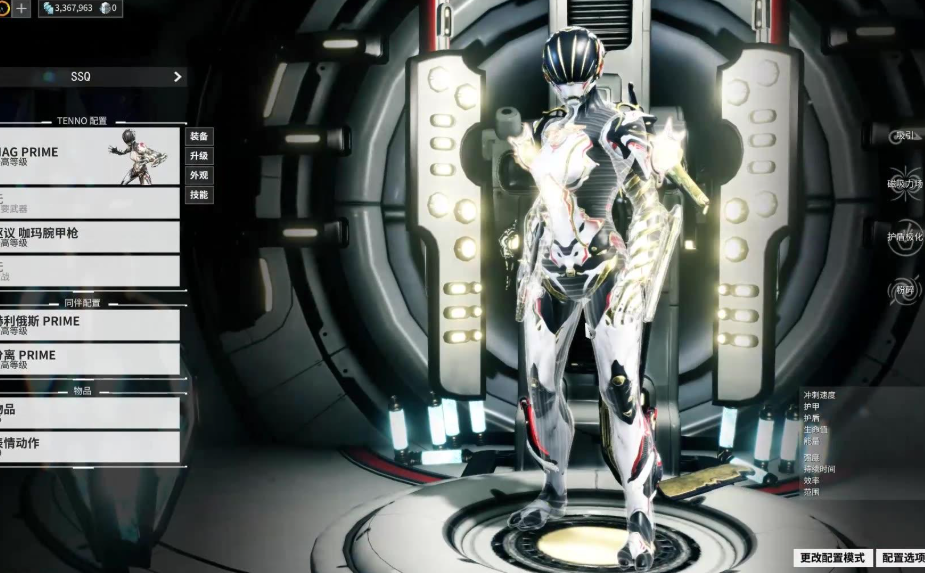Open the empty primary weapon slot

pyautogui.click(x=90, y=203)
